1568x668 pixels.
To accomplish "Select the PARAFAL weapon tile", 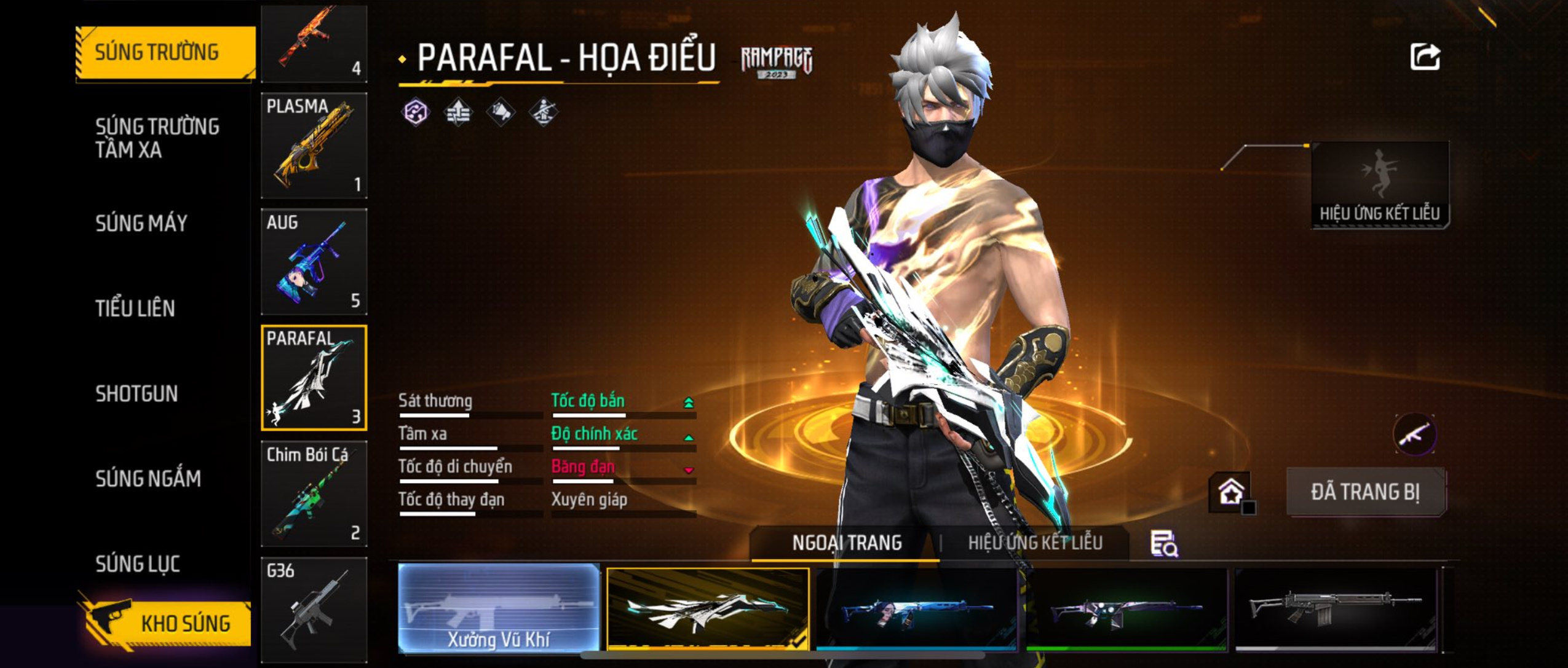I will [x=314, y=377].
